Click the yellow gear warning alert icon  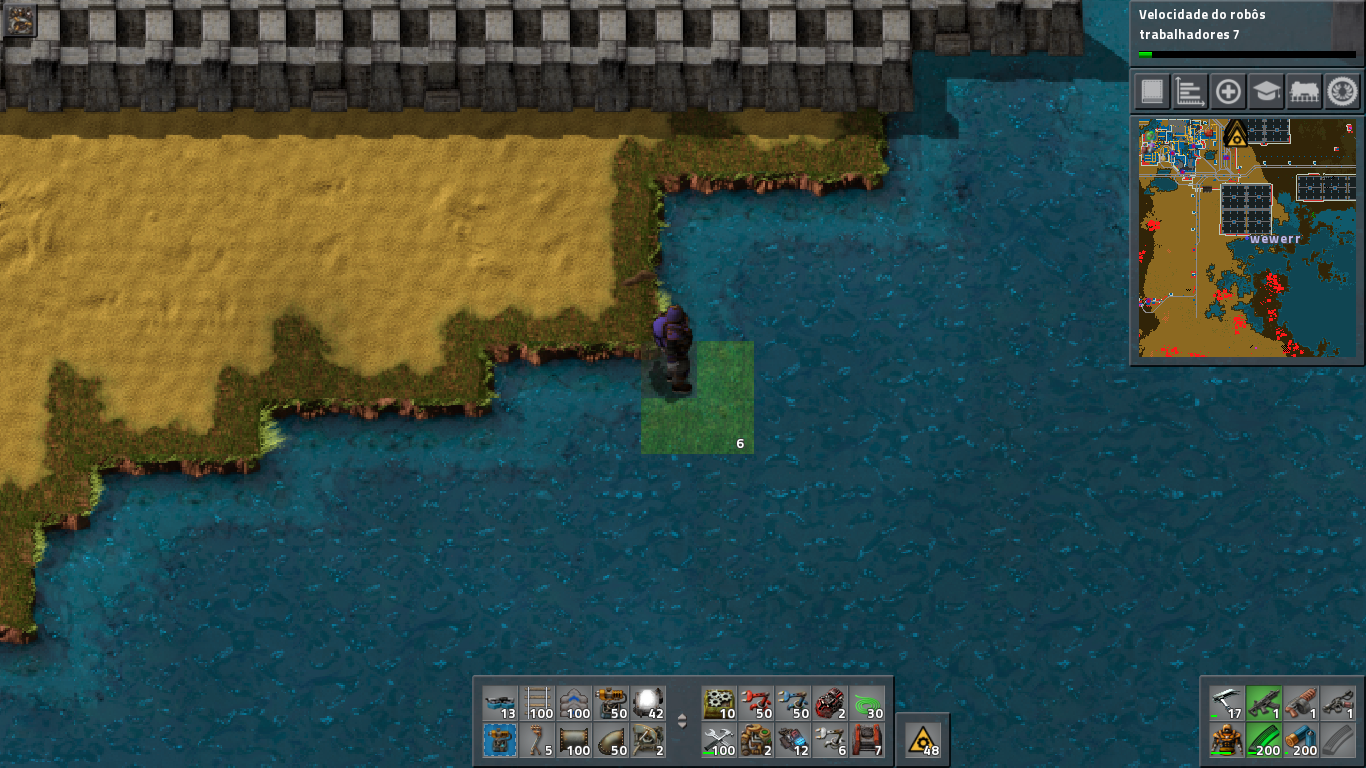tap(922, 740)
